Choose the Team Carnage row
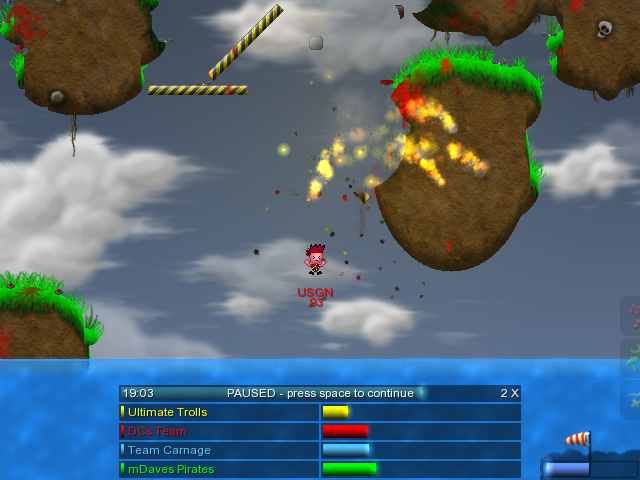Image resolution: width=640 pixels, height=480 pixels. (219, 450)
